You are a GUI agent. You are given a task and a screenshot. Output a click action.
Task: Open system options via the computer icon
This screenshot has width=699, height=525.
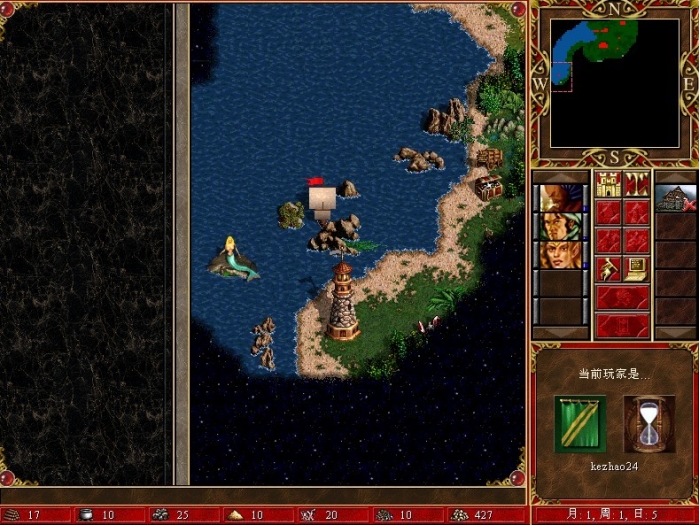[x=636, y=268]
